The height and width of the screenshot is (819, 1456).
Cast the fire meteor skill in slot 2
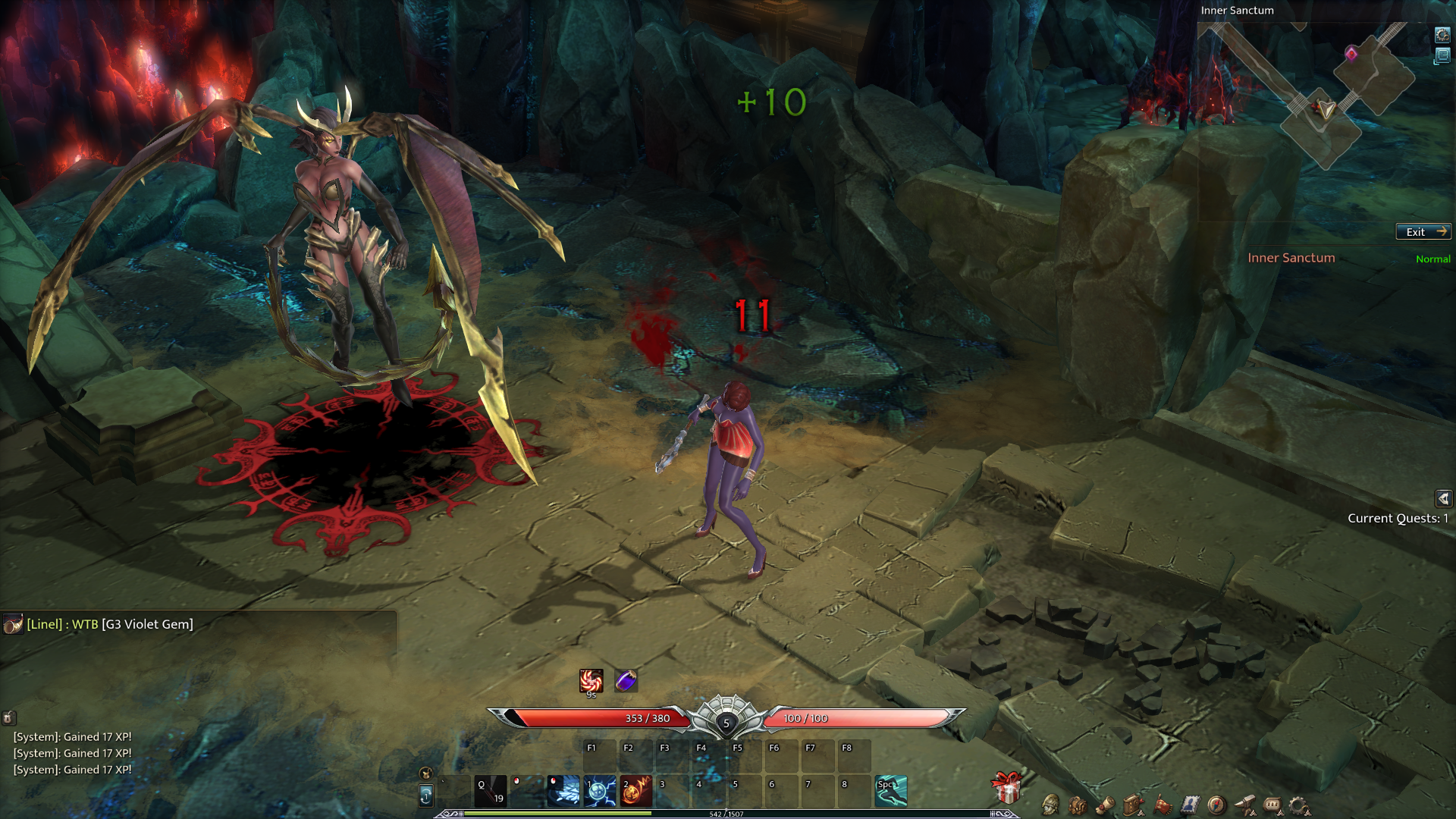[x=636, y=791]
